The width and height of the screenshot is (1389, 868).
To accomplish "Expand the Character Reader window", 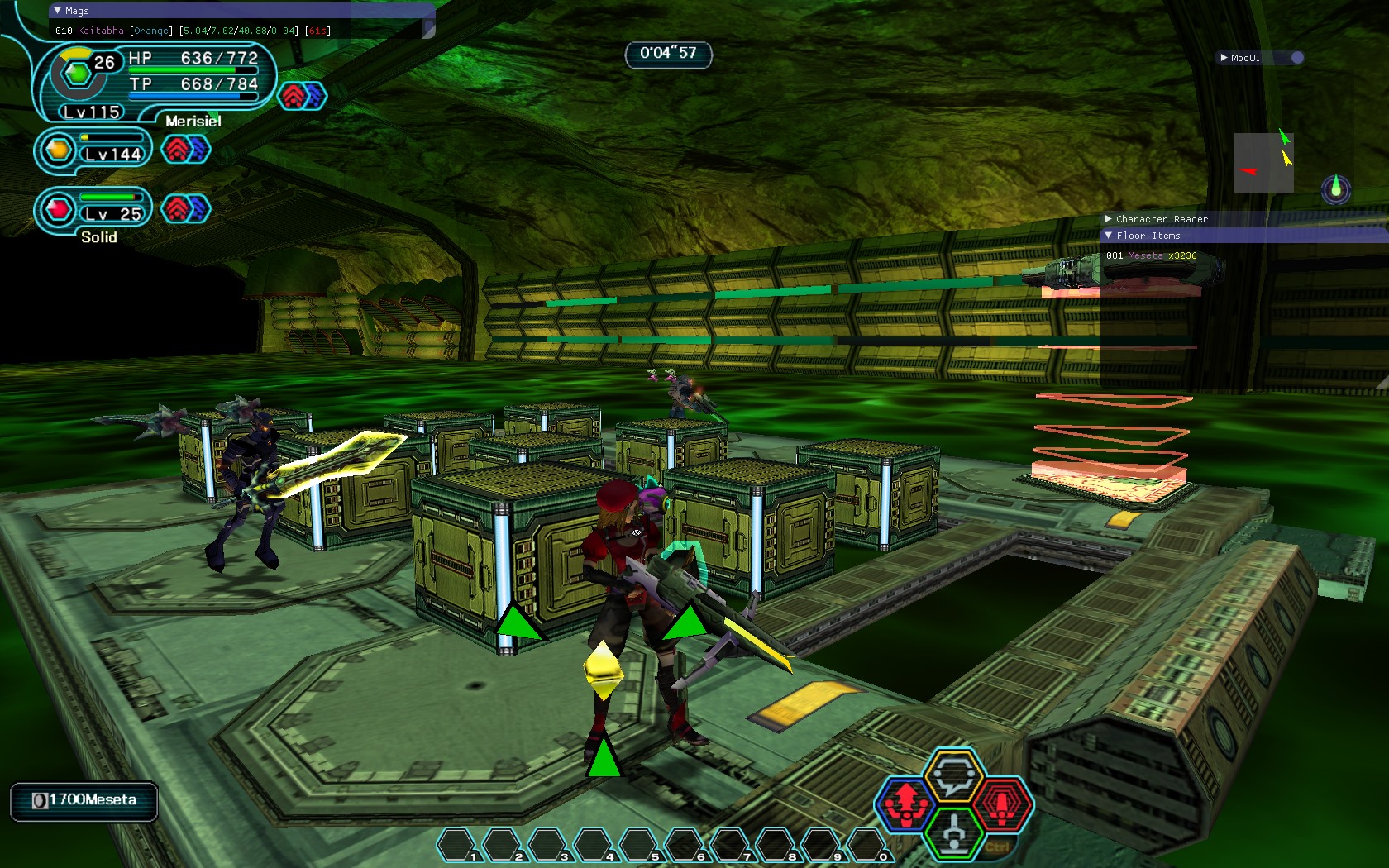I will click(x=1109, y=219).
